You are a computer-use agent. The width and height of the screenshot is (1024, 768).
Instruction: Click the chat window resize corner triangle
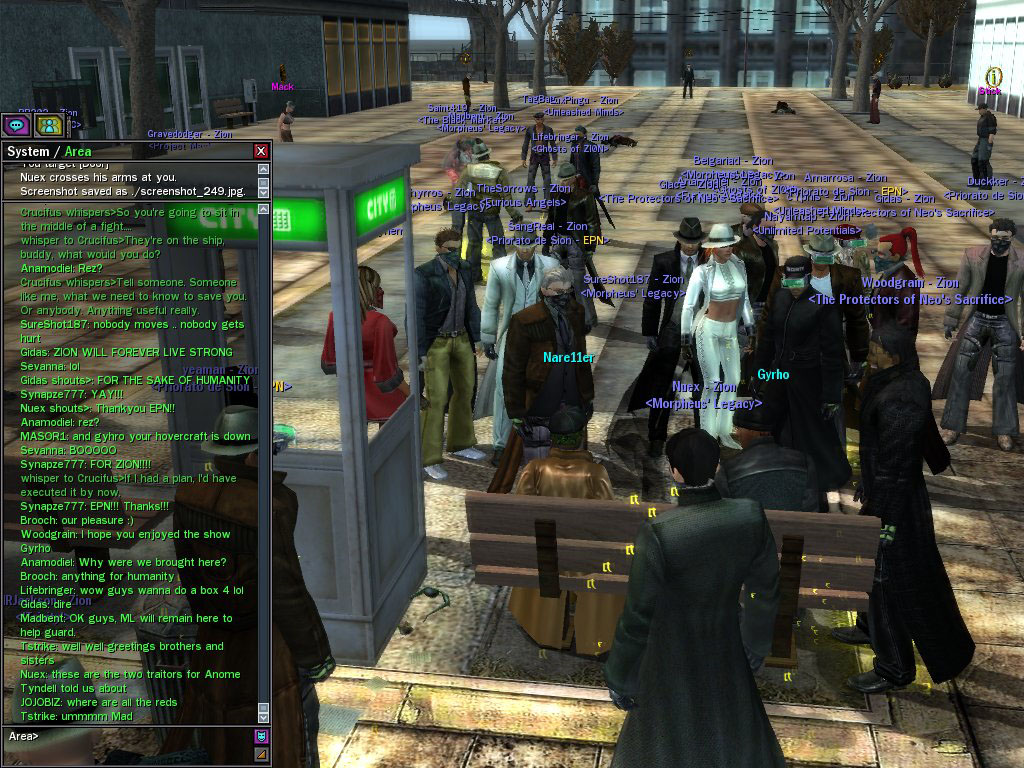click(262, 754)
